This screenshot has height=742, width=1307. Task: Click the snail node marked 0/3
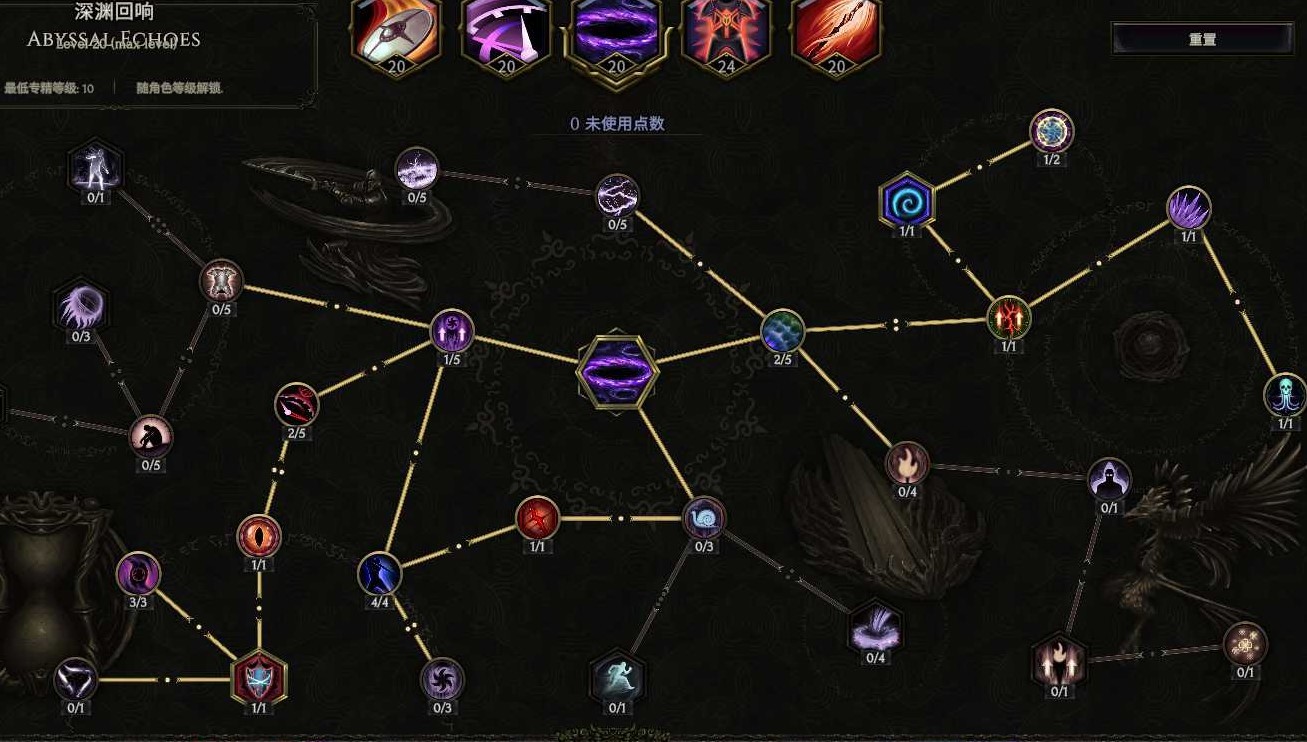tap(703, 518)
